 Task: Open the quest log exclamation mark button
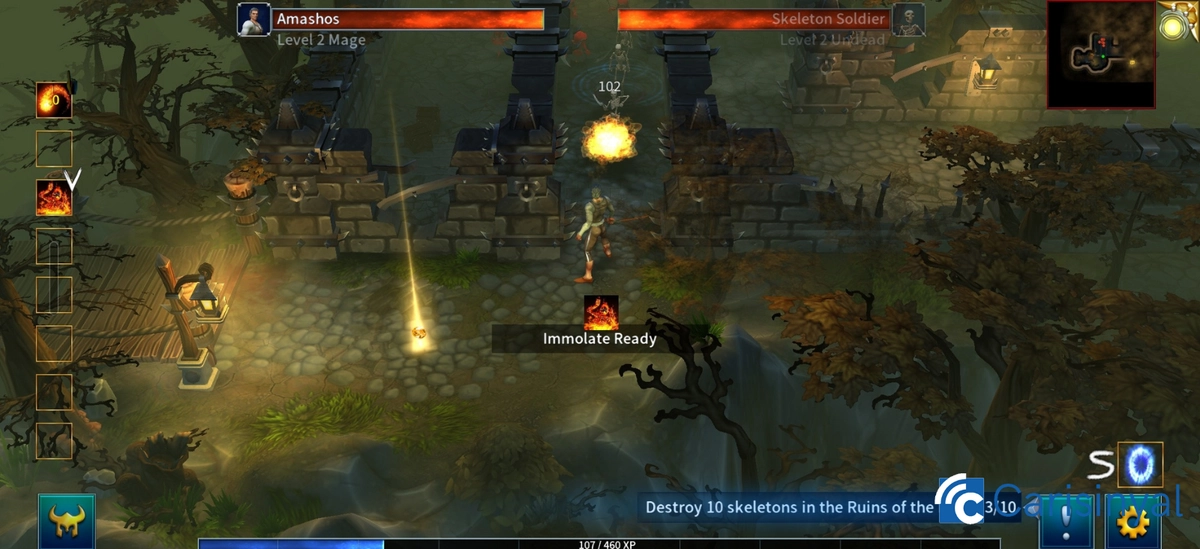(1066, 522)
